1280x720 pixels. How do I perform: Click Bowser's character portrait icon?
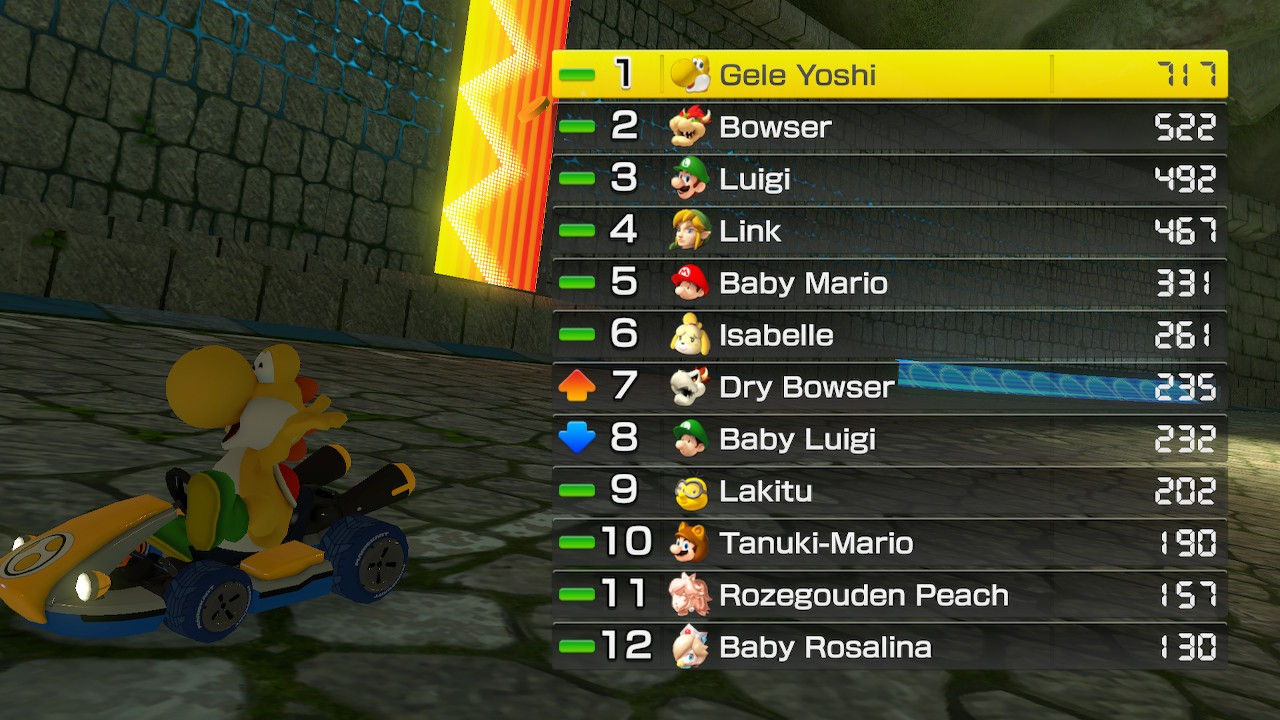[x=690, y=127]
